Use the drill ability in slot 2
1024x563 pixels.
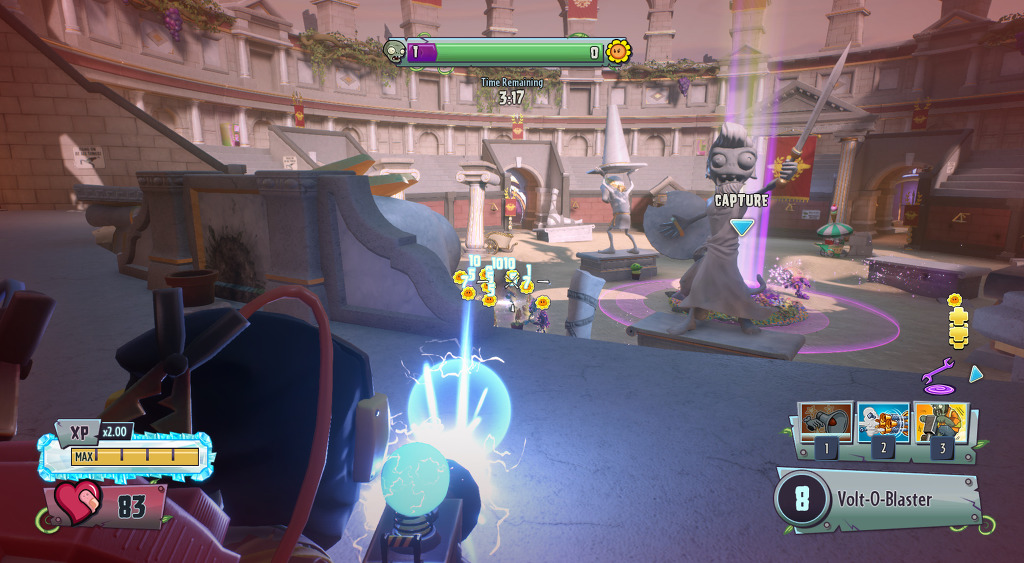883,423
